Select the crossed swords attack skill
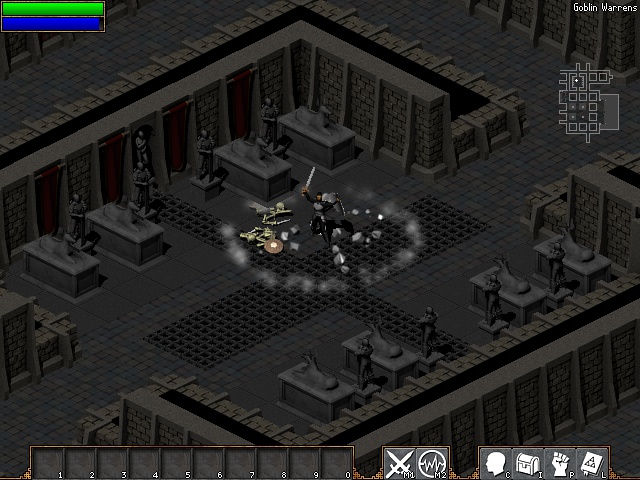The image size is (640, 480). coord(400,463)
